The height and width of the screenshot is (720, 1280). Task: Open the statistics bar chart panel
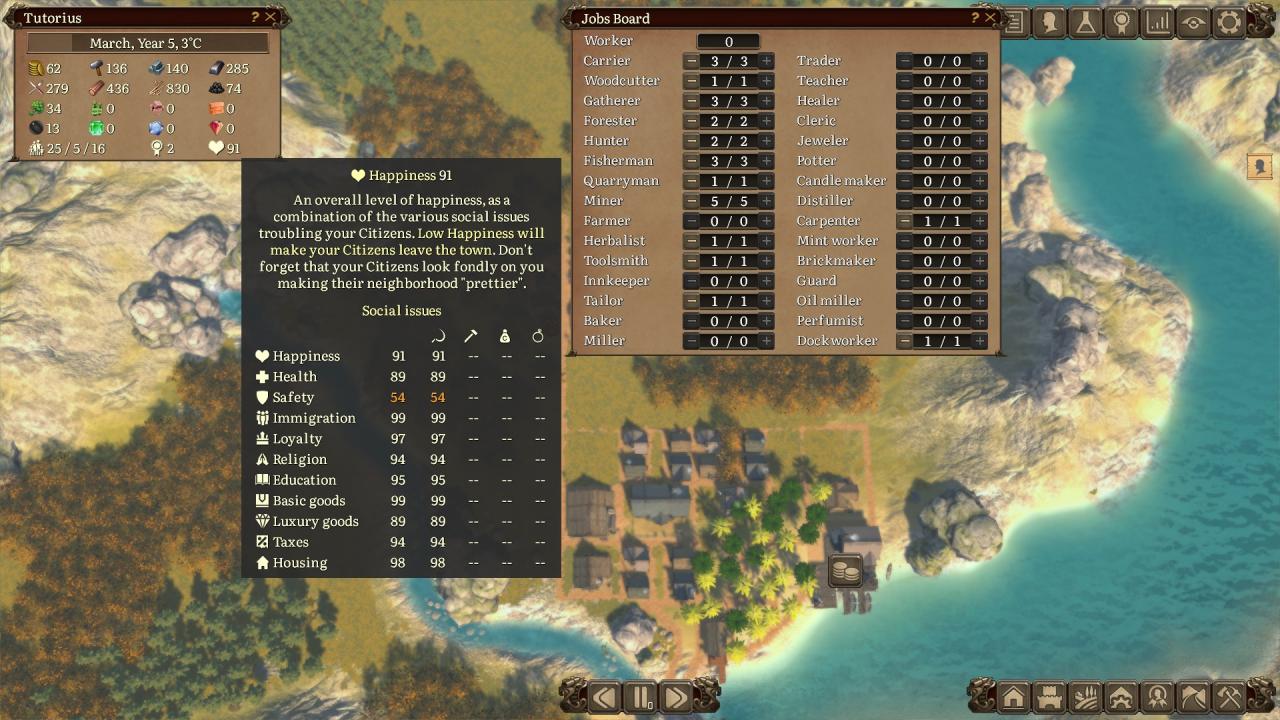(x=1158, y=22)
